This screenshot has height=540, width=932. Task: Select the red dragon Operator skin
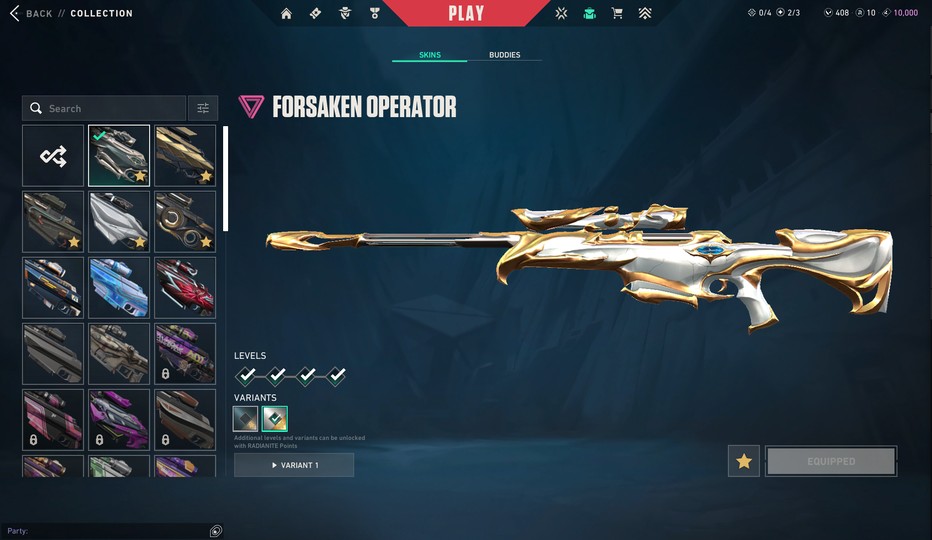tap(185, 287)
